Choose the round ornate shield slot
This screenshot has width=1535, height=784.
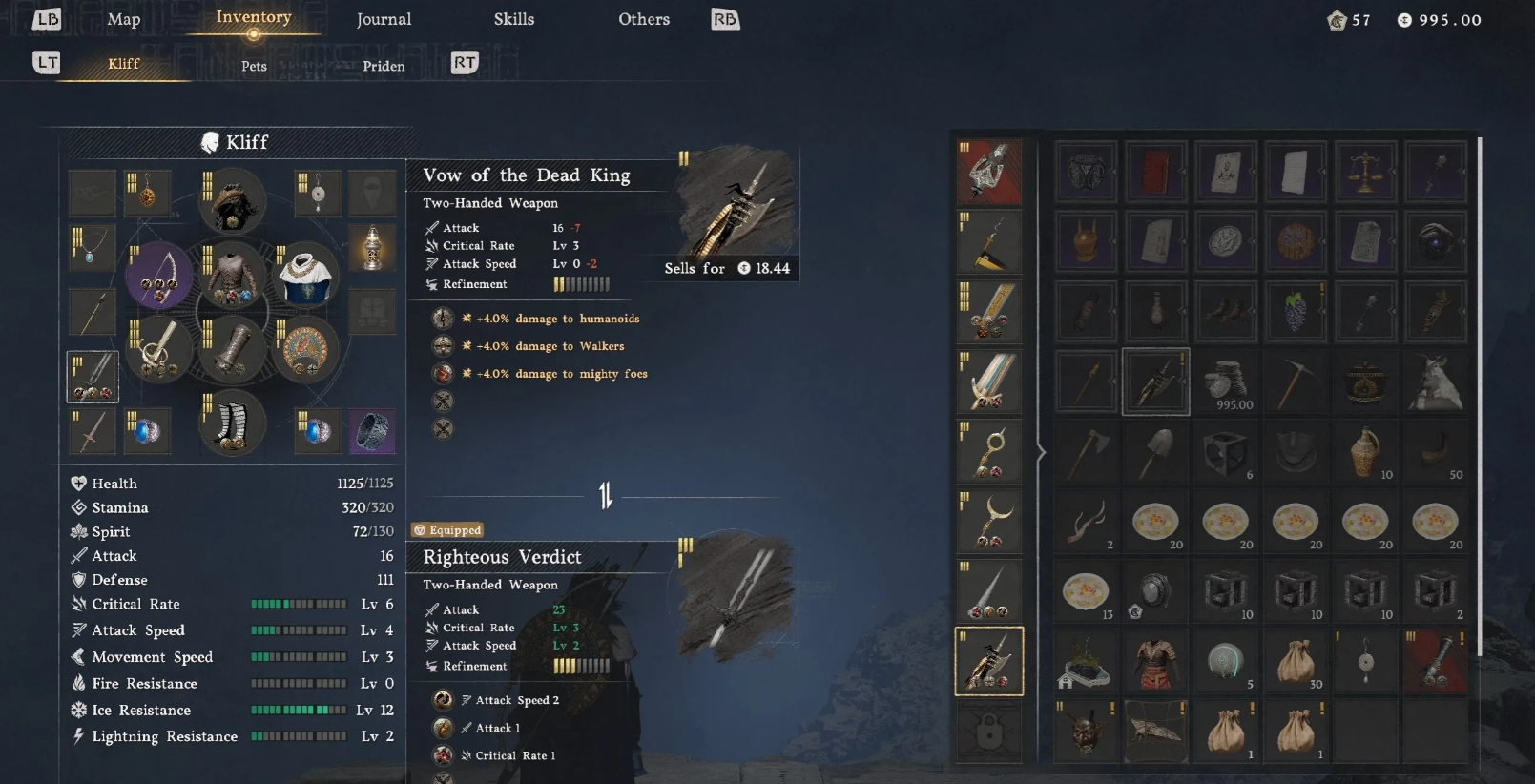305,349
